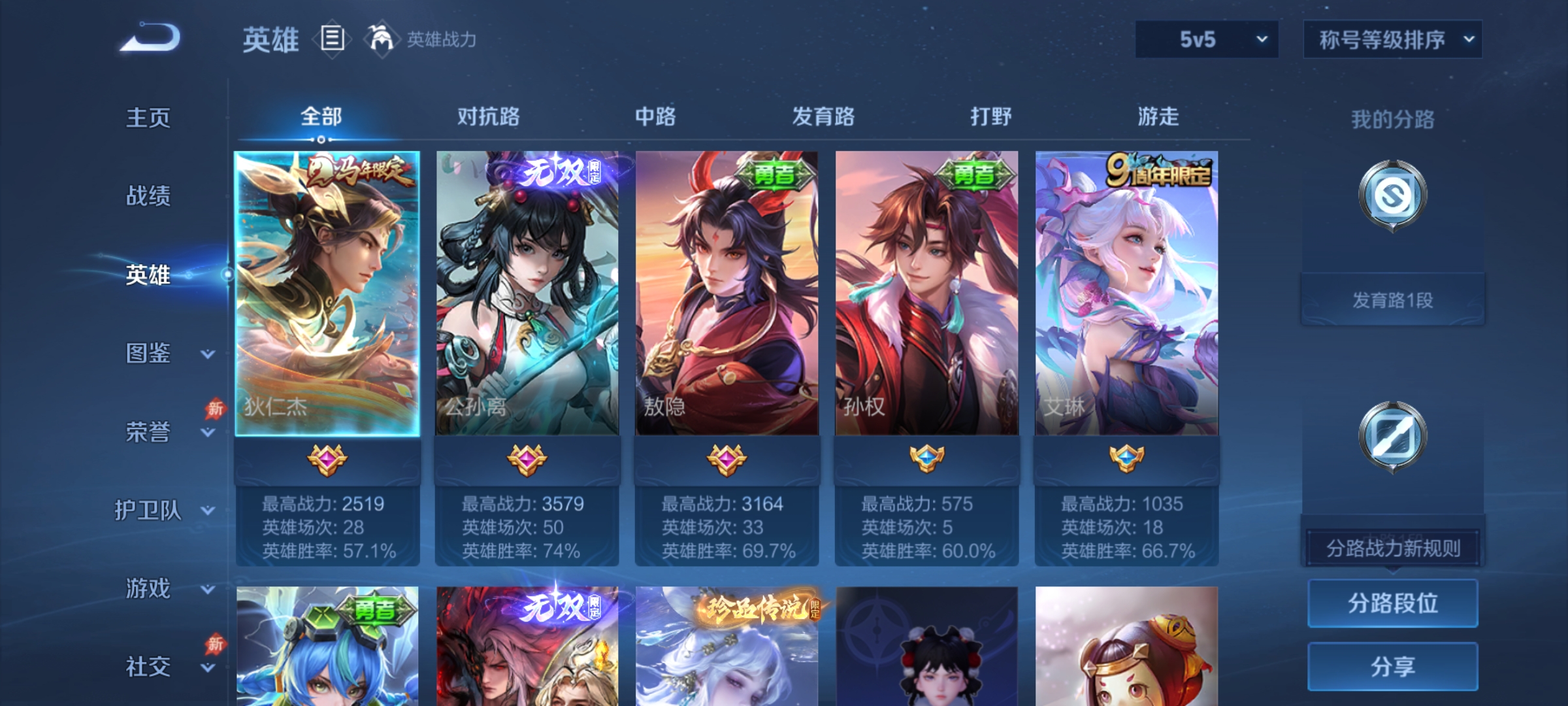Image resolution: width=1568 pixels, height=706 pixels.
Task: Open the 称号等级排序 sorting dropdown
Action: pos(1392,40)
